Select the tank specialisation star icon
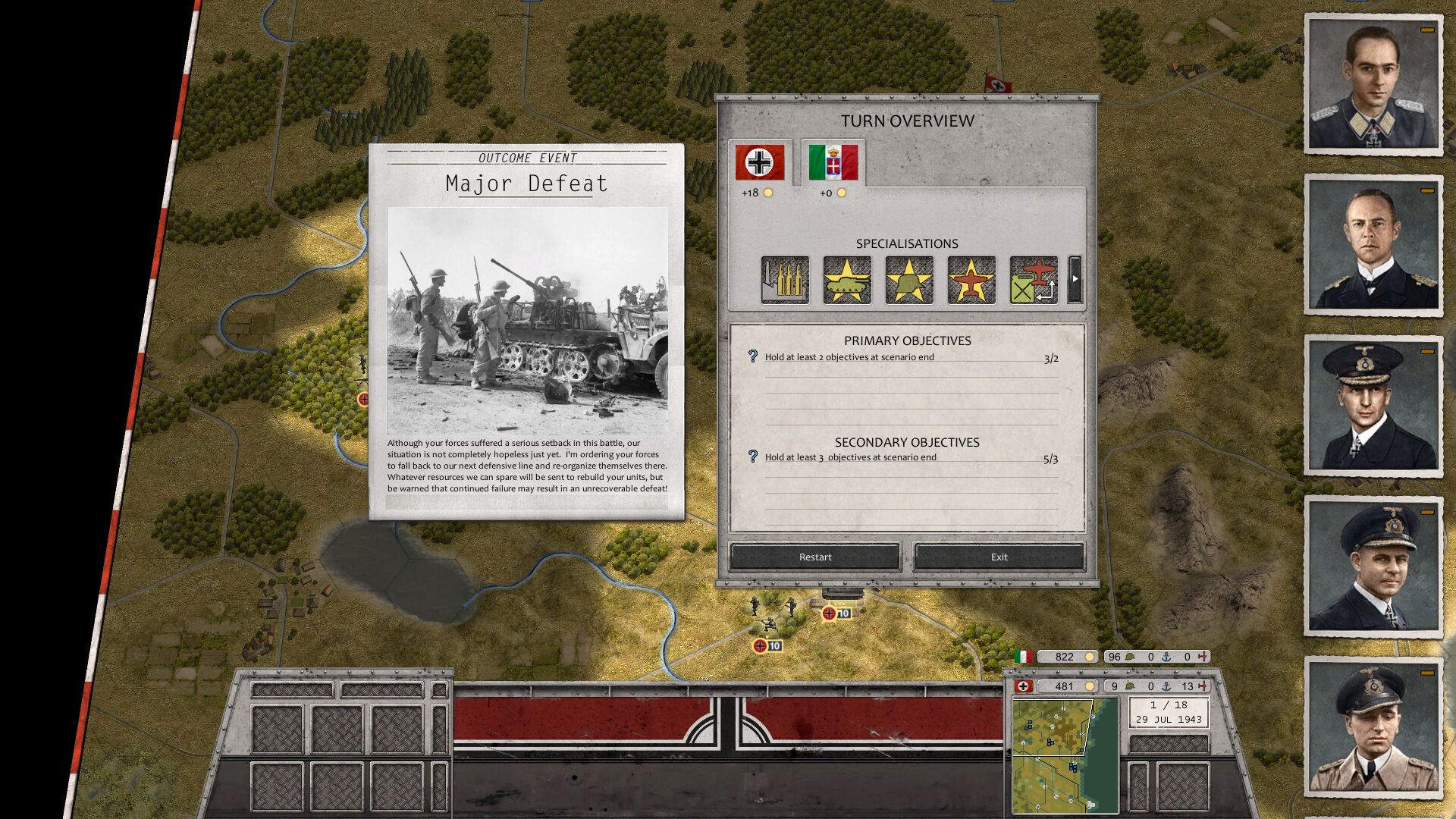The height and width of the screenshot is (819, 1456). coord(847,279)
